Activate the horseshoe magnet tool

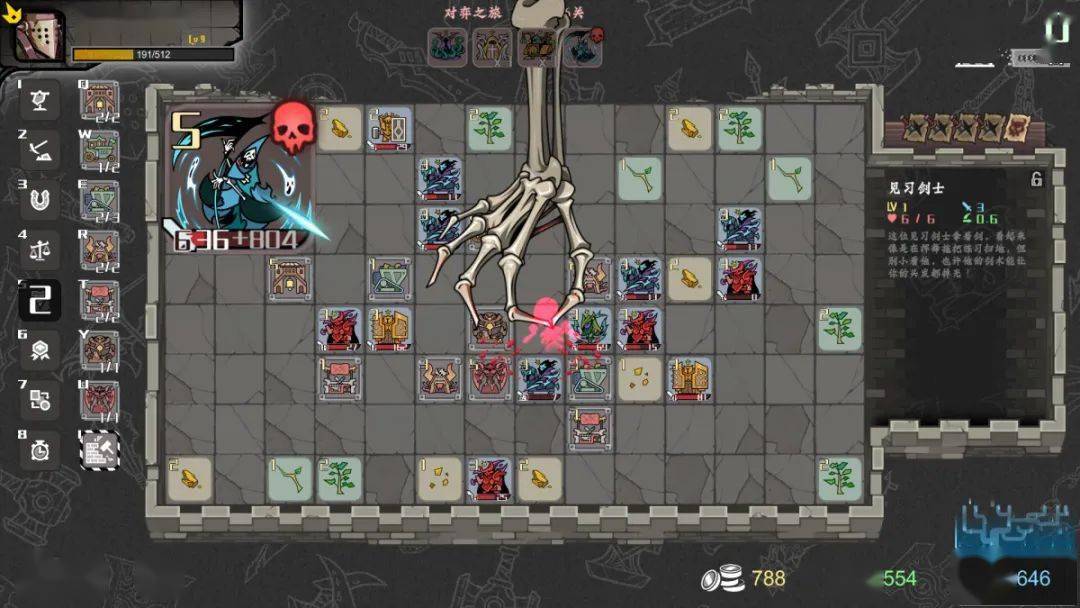(x=40, y=200)
